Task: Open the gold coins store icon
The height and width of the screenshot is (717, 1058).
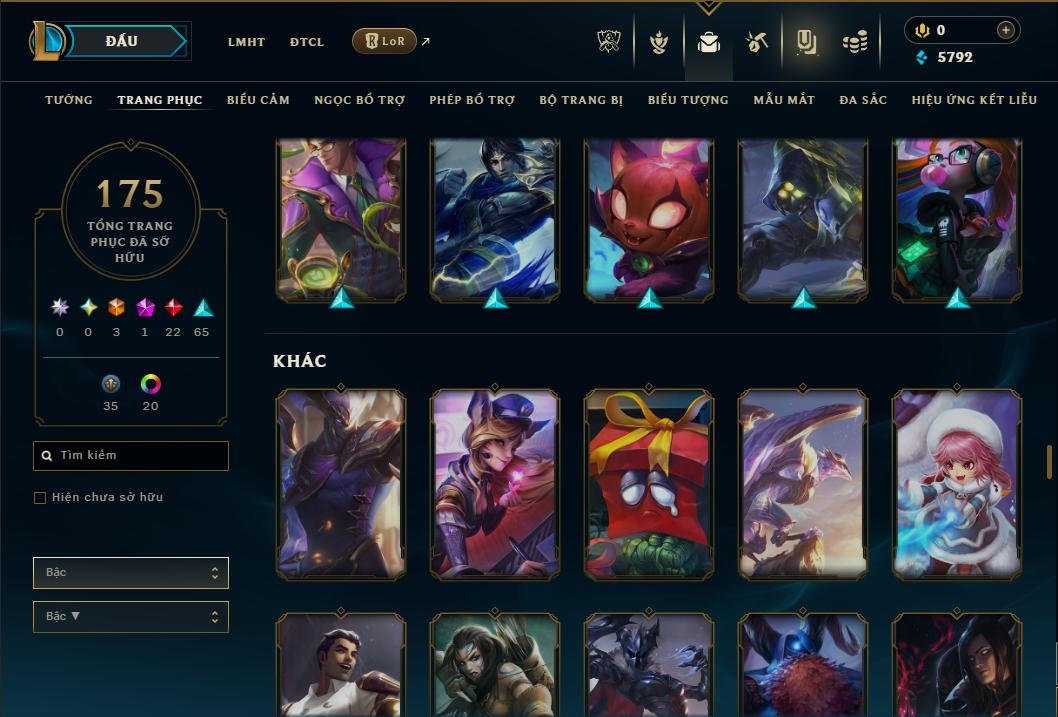Action: tap(854, 42)
